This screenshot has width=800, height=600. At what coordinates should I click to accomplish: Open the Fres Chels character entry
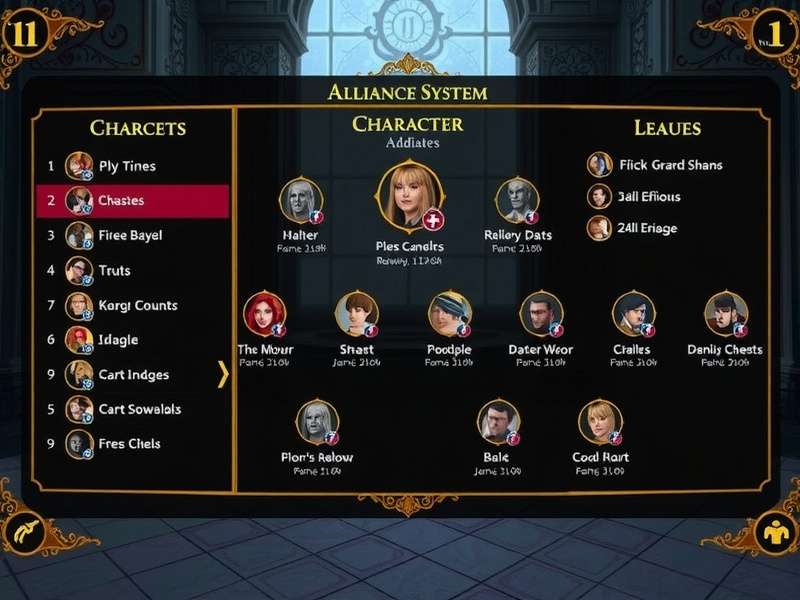coord(129,443)
